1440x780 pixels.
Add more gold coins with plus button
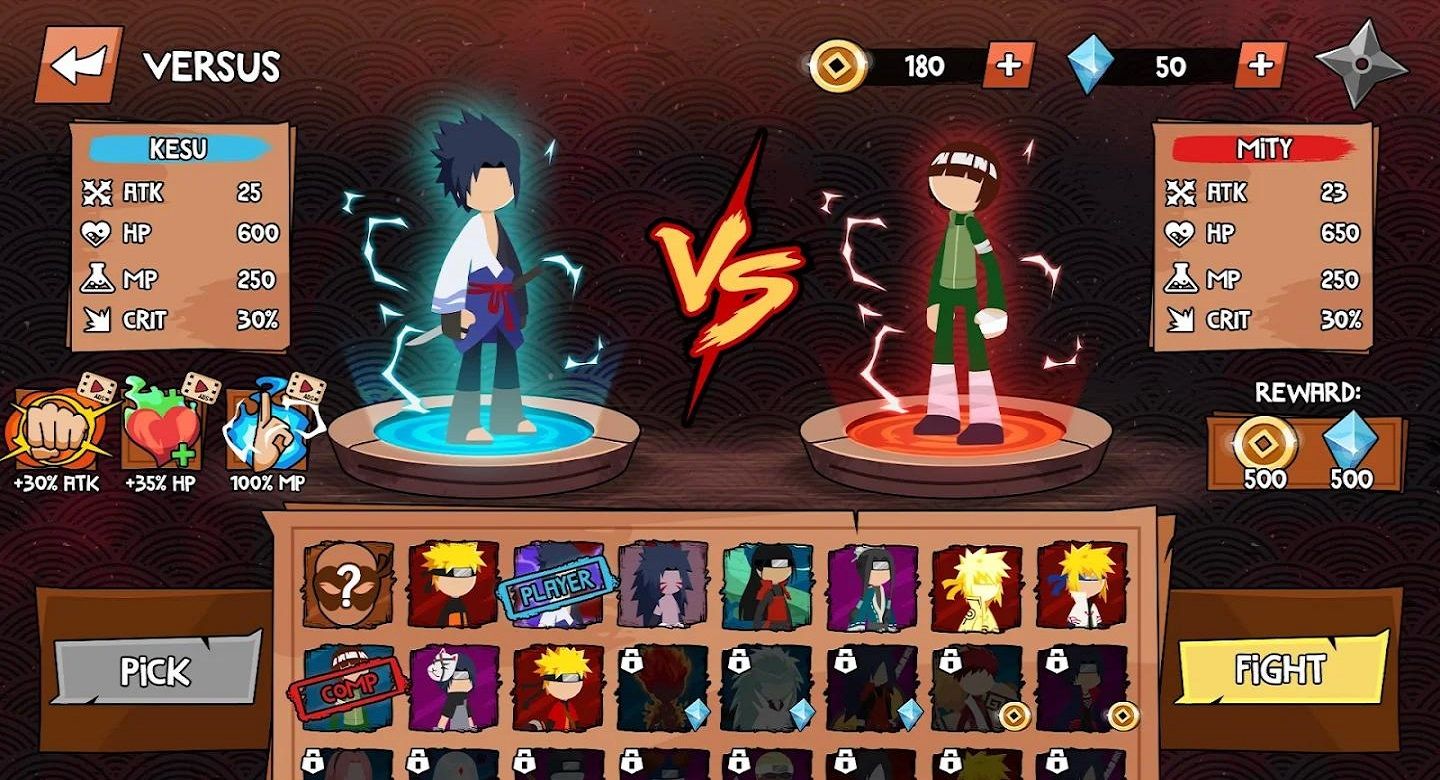[1009, 65]
